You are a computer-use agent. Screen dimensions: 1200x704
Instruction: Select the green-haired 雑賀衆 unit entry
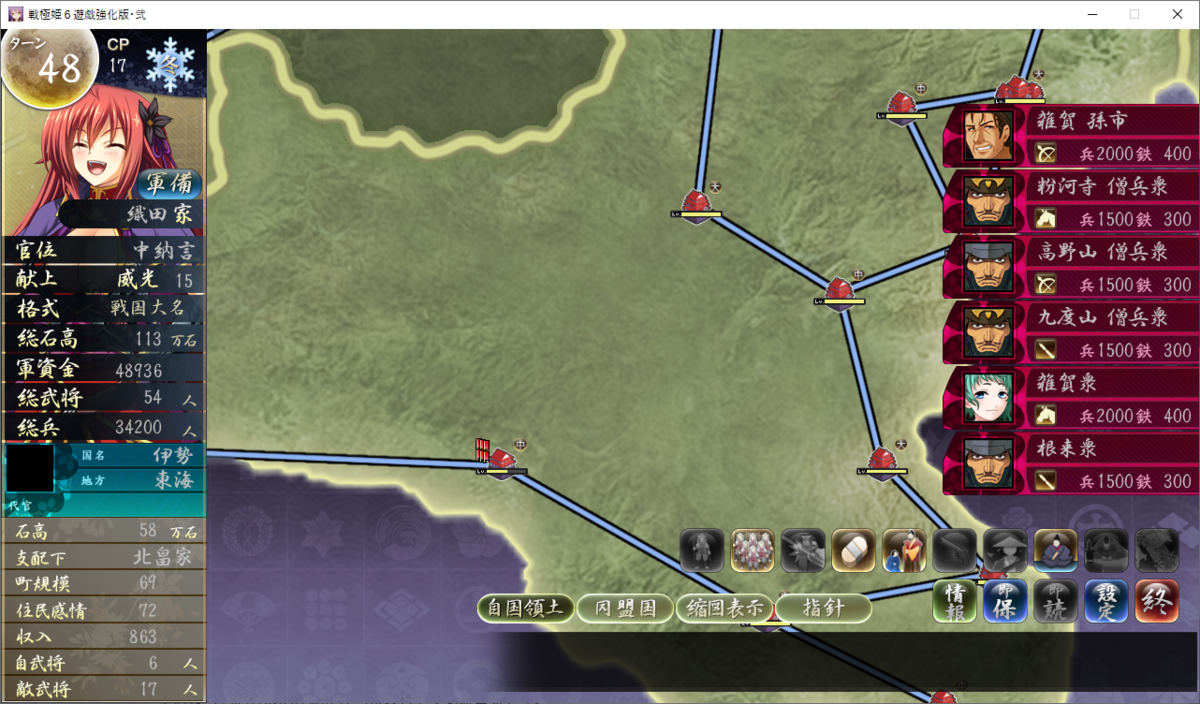1070,399
